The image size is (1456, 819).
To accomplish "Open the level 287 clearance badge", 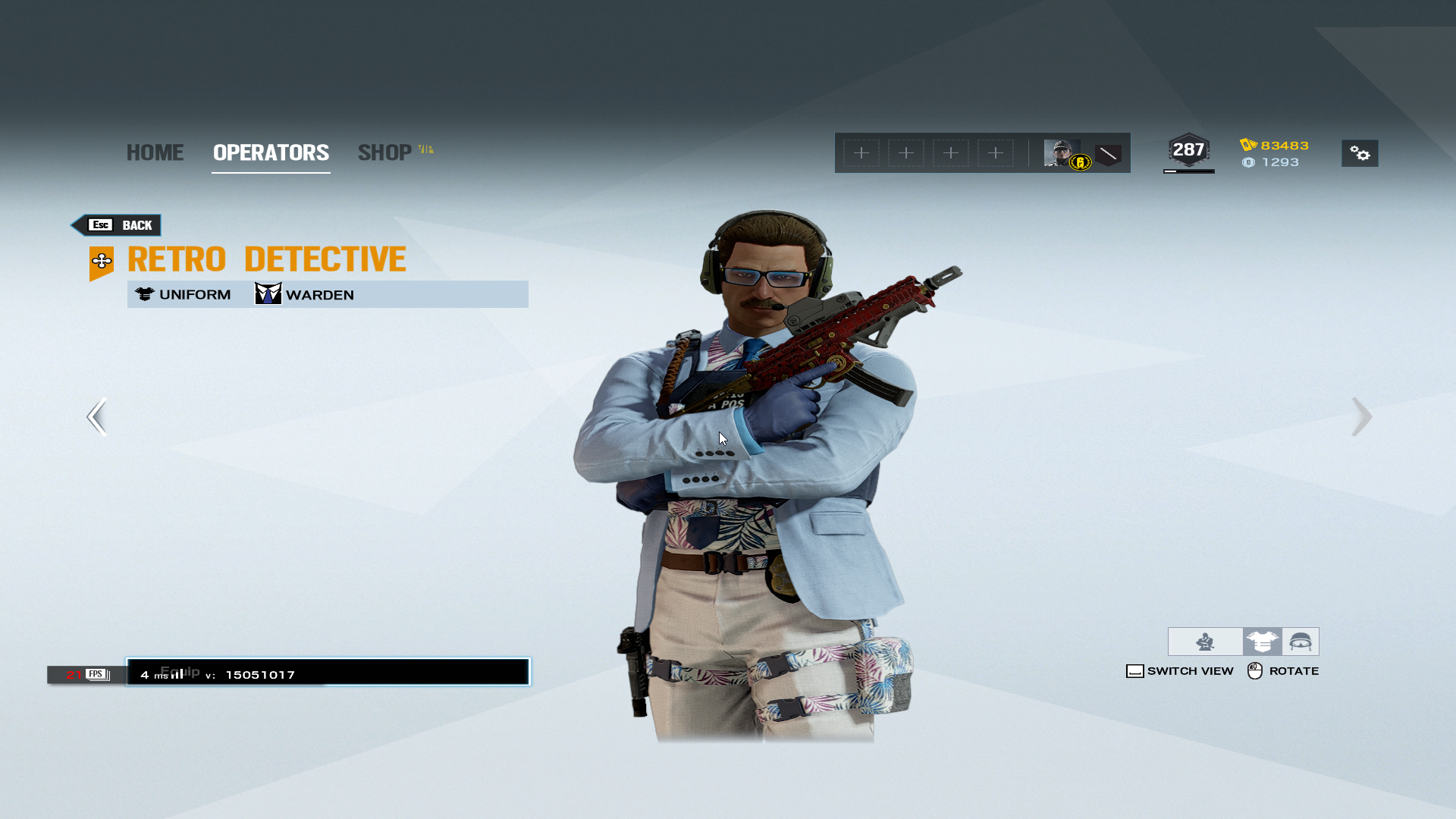I will point(1188,150).
